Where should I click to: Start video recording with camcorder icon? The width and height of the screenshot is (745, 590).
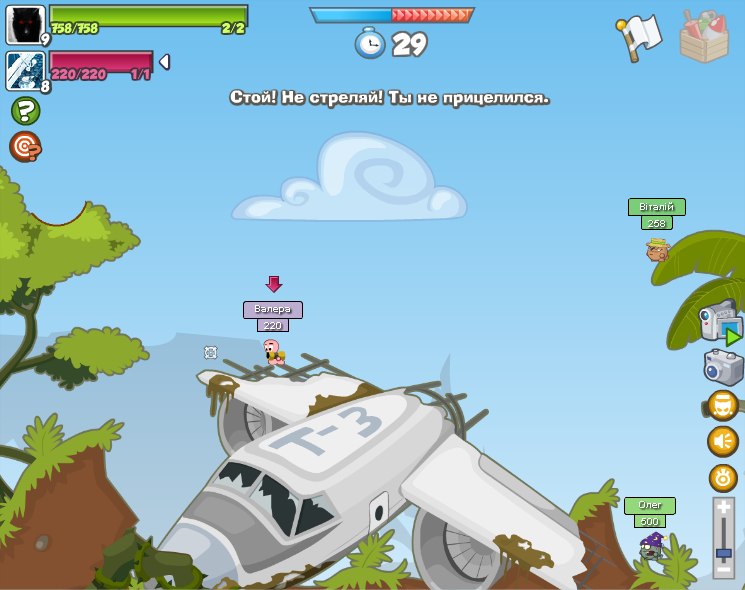718,322
